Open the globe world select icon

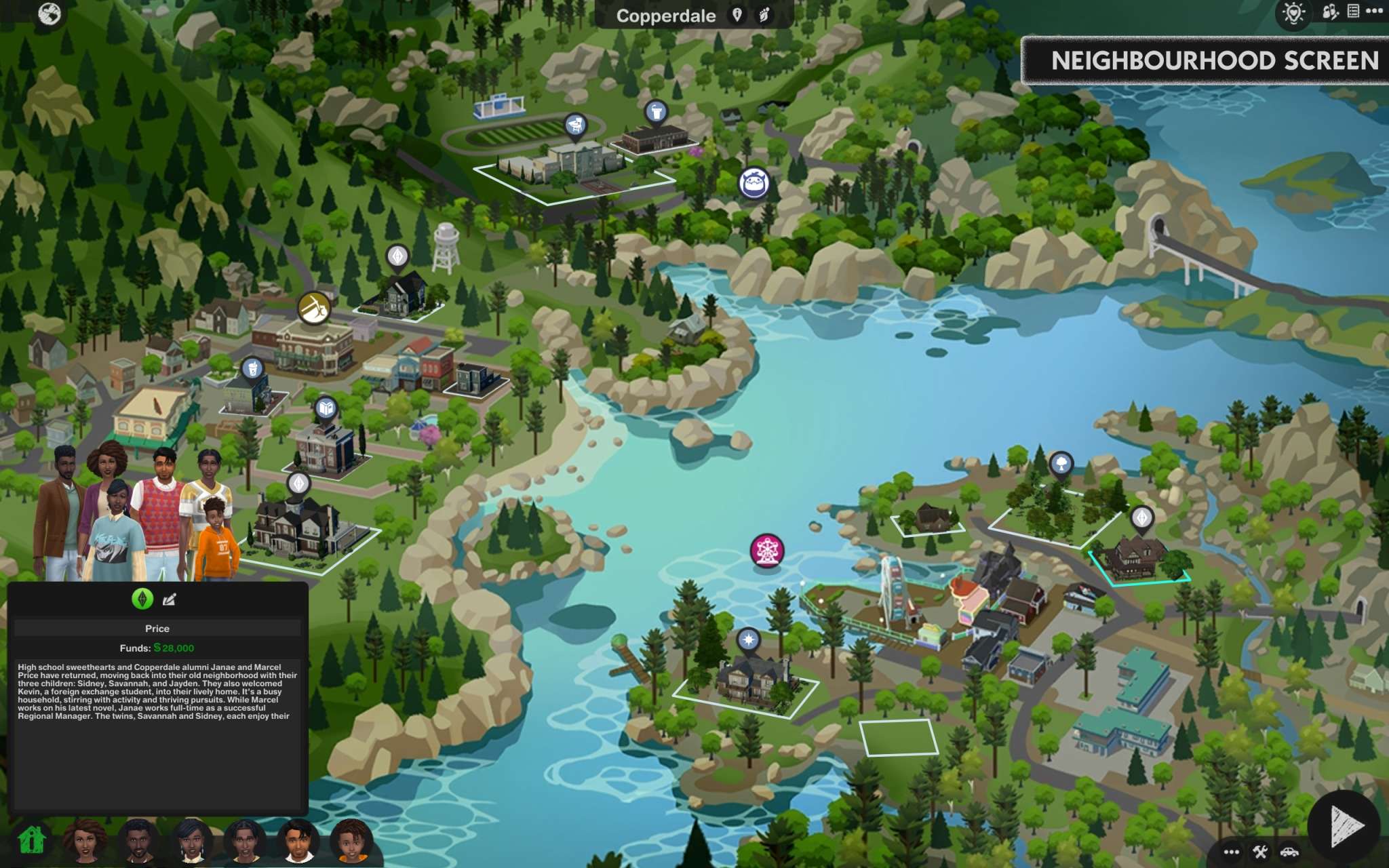tap(50, 14)
